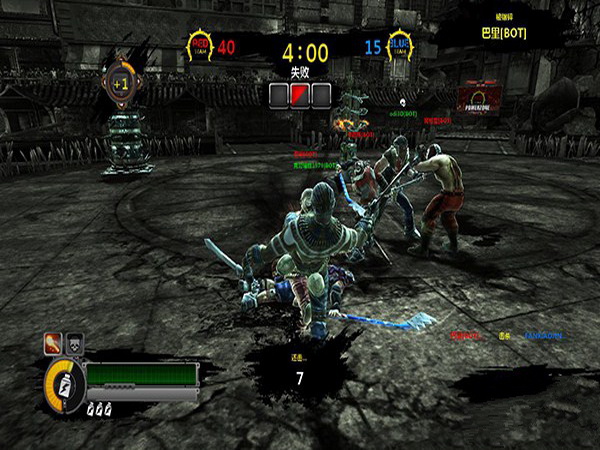Click the +1 bonus badge
Image resolution: width=600 pixels, height=450 pixels.
pos(121,84)
